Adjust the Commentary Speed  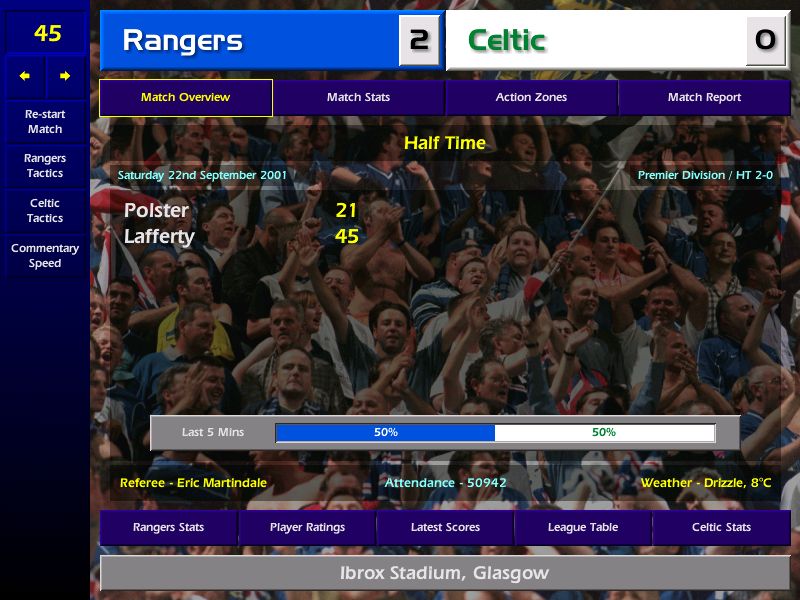(45, 256)
